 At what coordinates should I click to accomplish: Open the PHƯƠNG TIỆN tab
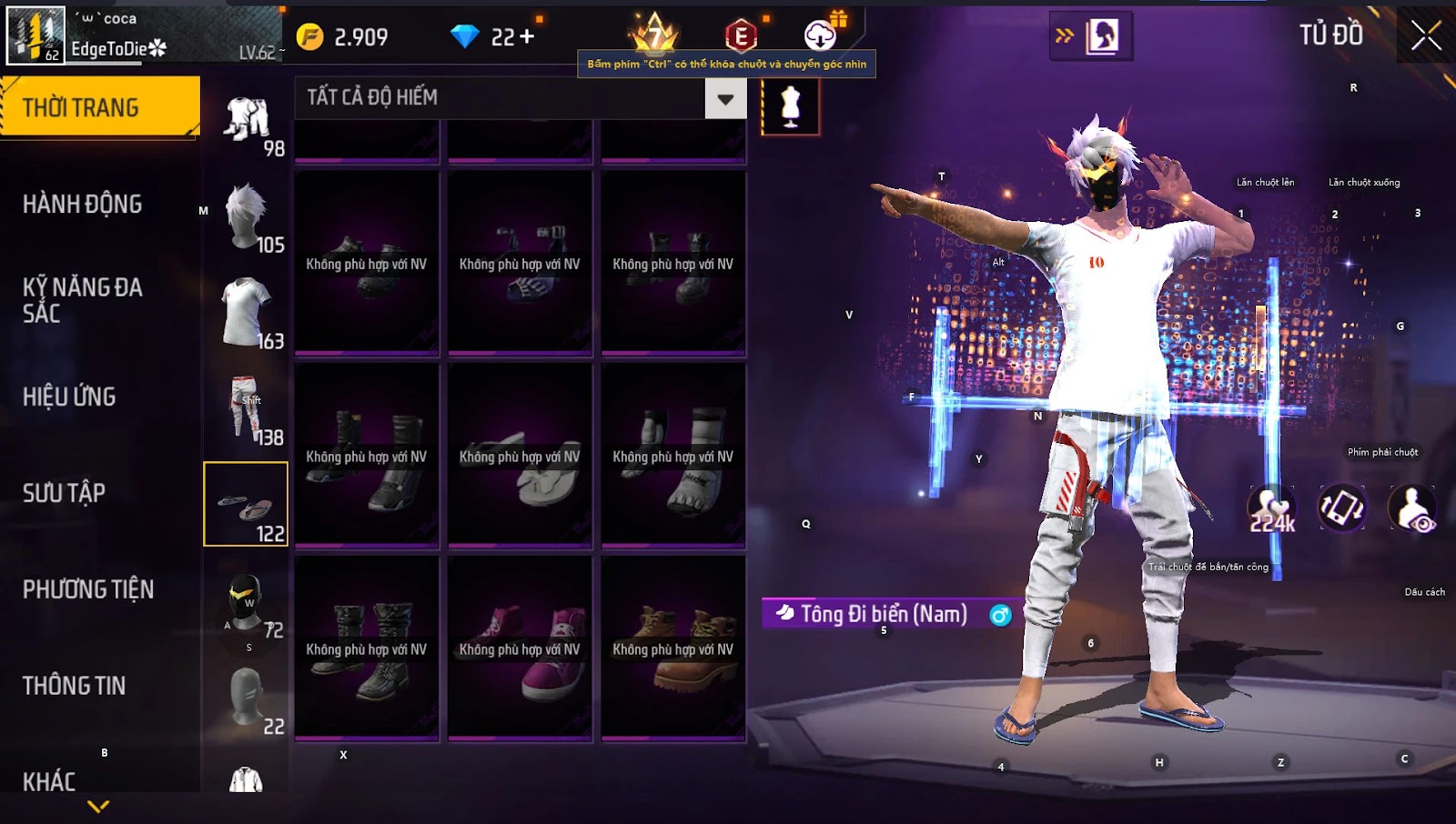click(x=88, y=589)
